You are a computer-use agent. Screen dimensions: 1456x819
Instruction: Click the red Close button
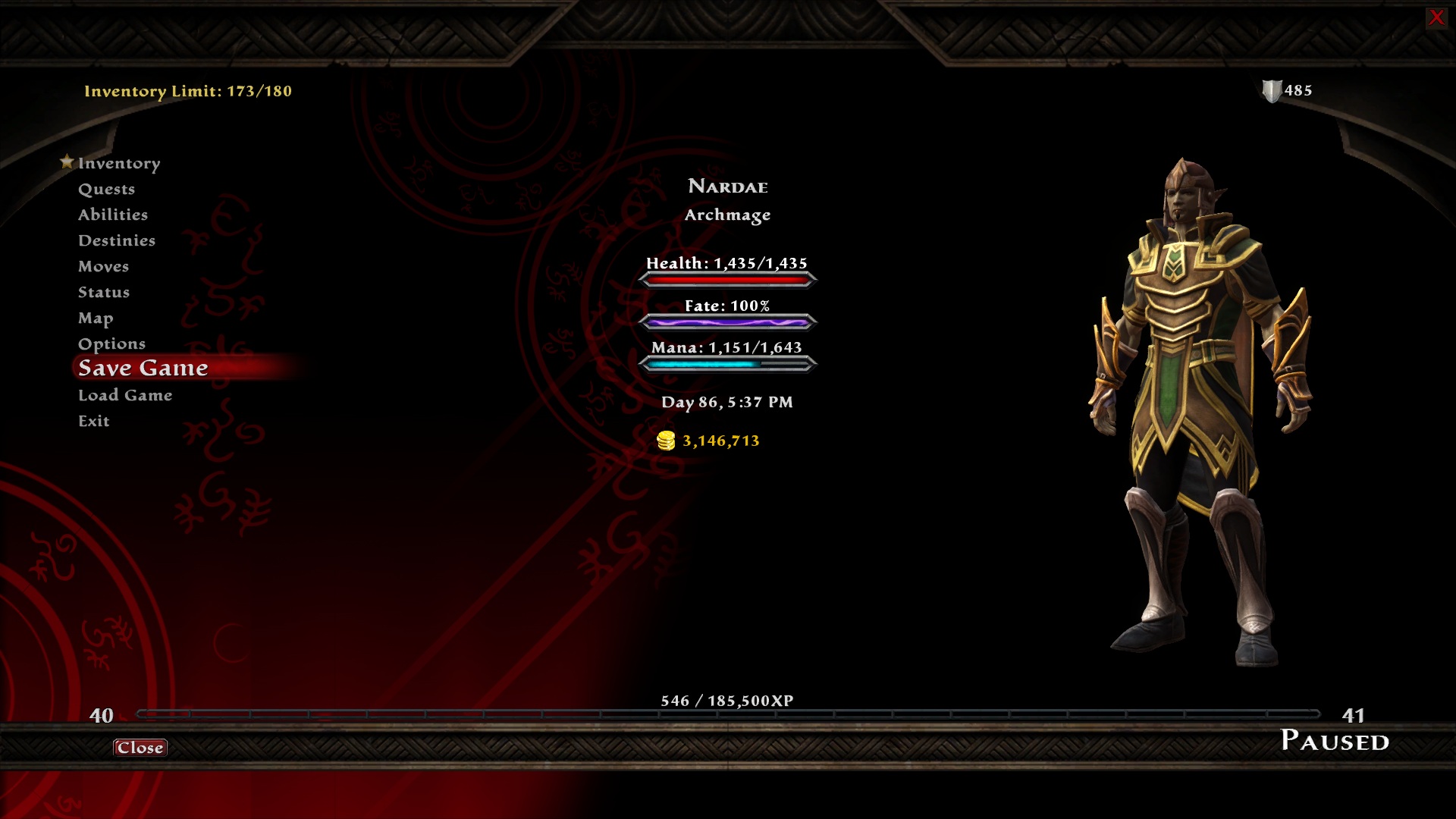(x=140, y=748)
